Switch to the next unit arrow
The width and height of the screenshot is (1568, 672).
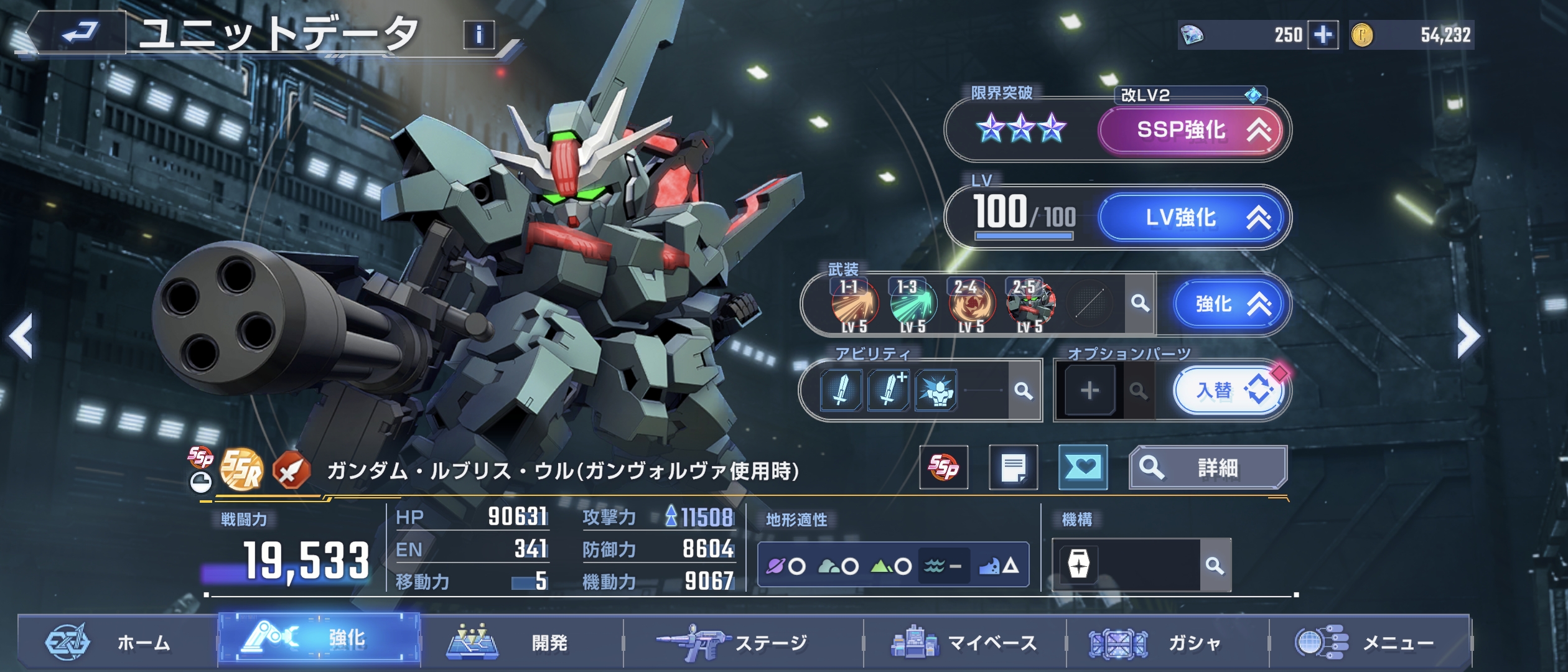(x=1468, y=337)
